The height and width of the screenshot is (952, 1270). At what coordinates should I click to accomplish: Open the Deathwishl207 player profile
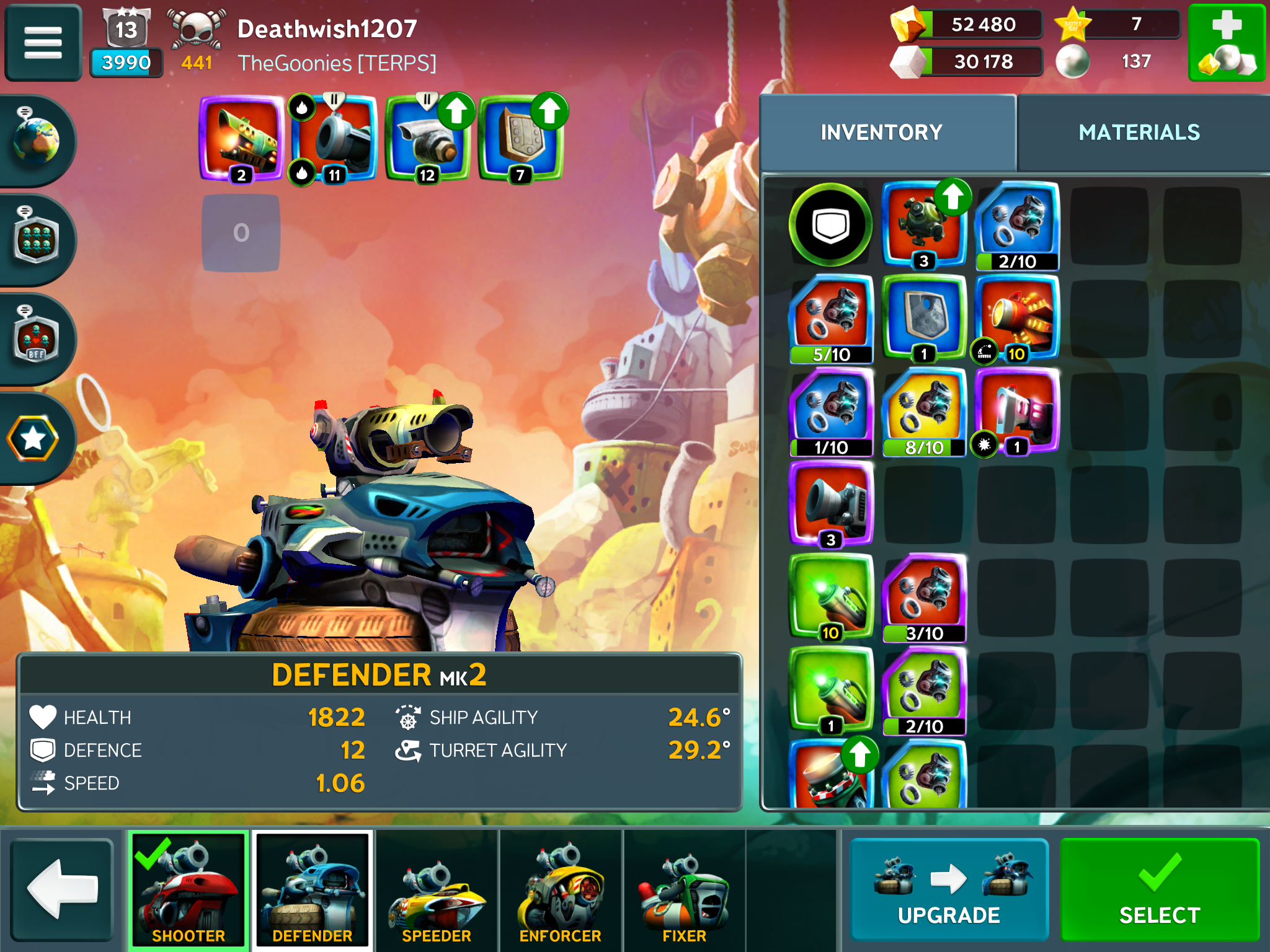coord(327,29)
